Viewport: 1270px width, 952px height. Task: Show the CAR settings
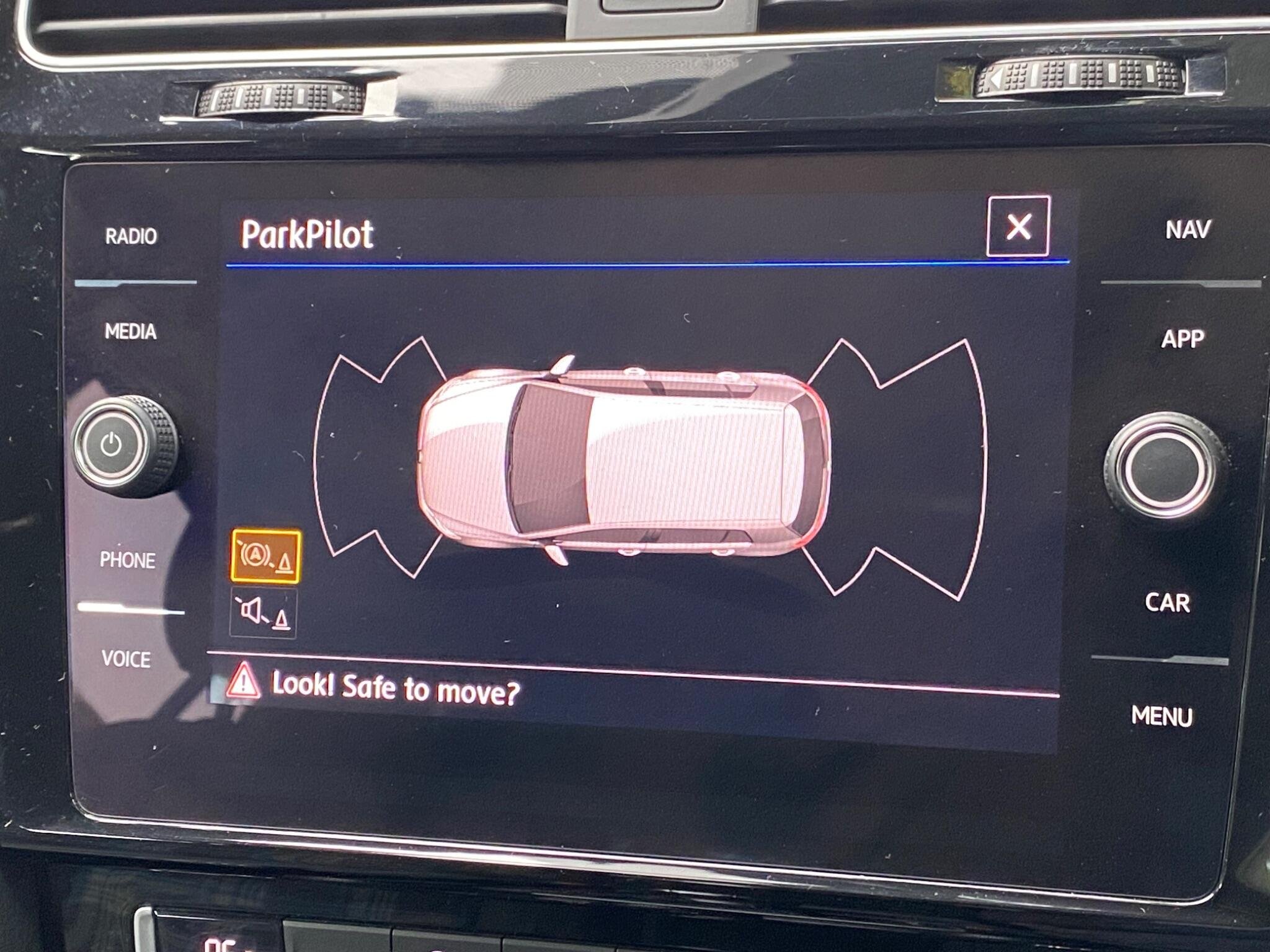(1167, 602)
